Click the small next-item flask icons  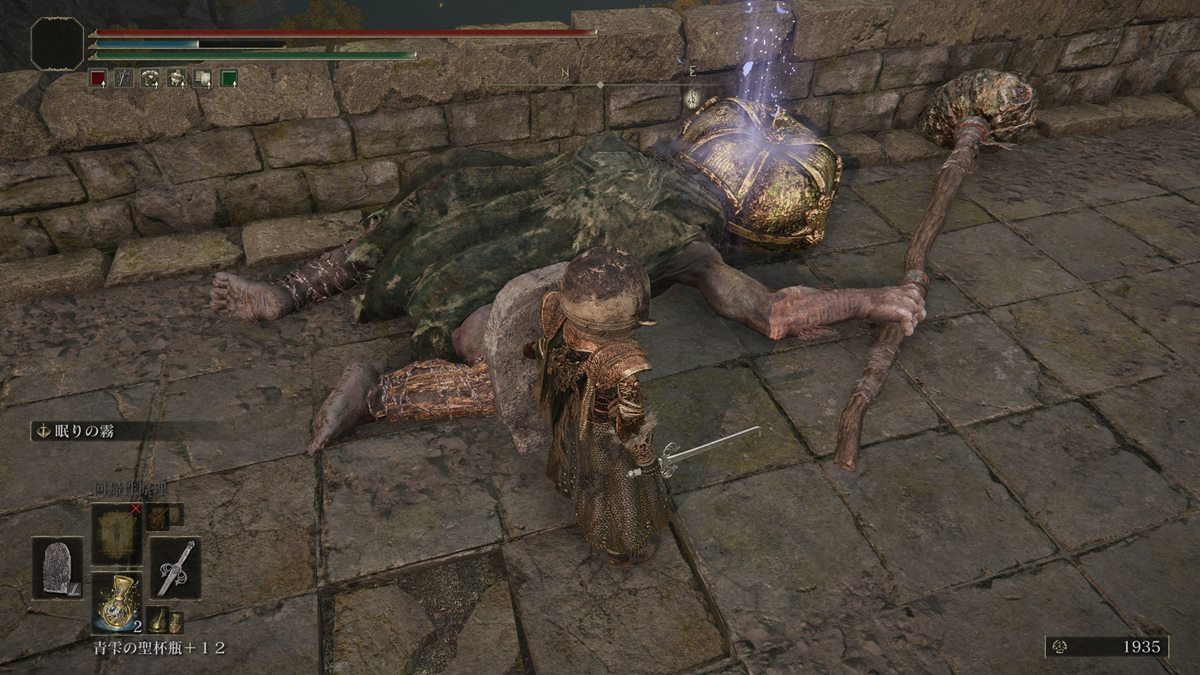pyautogui.click(x=165, y=620)
